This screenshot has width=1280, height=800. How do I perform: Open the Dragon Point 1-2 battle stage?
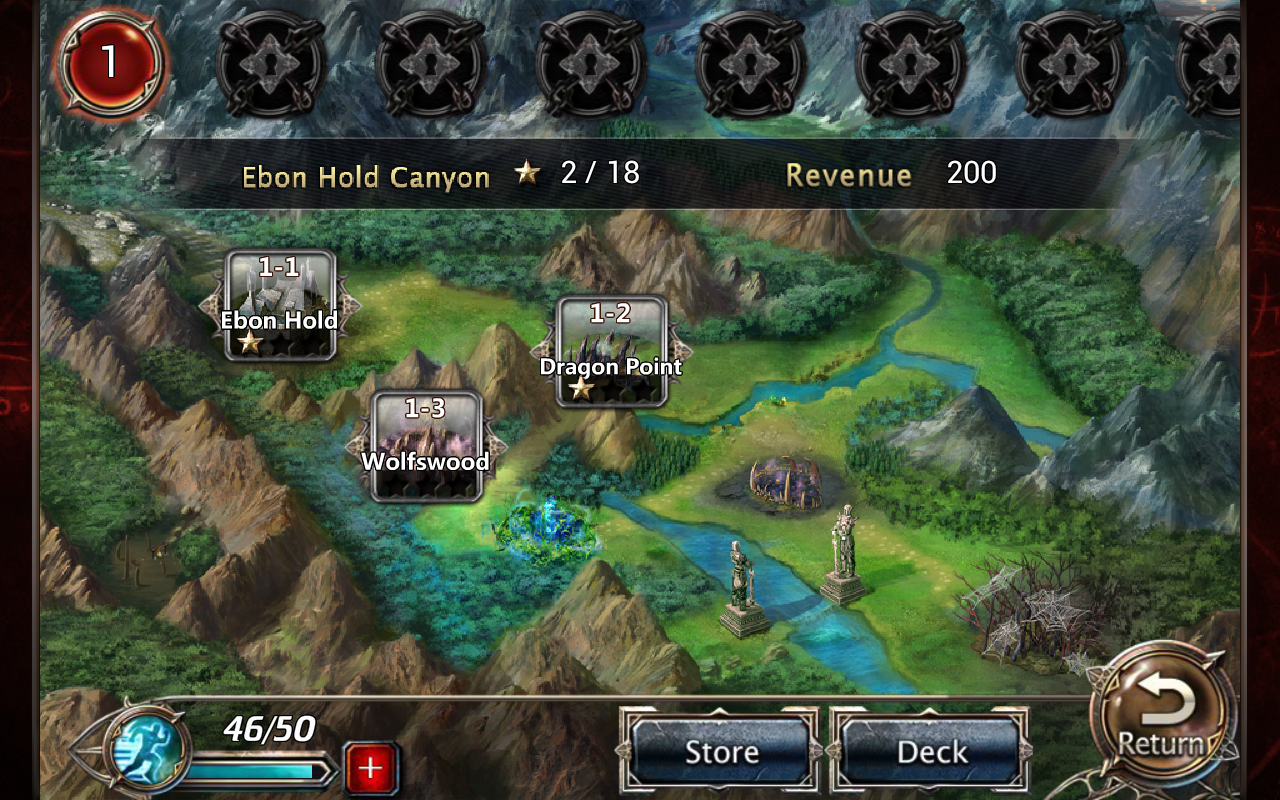coord(613,350)
